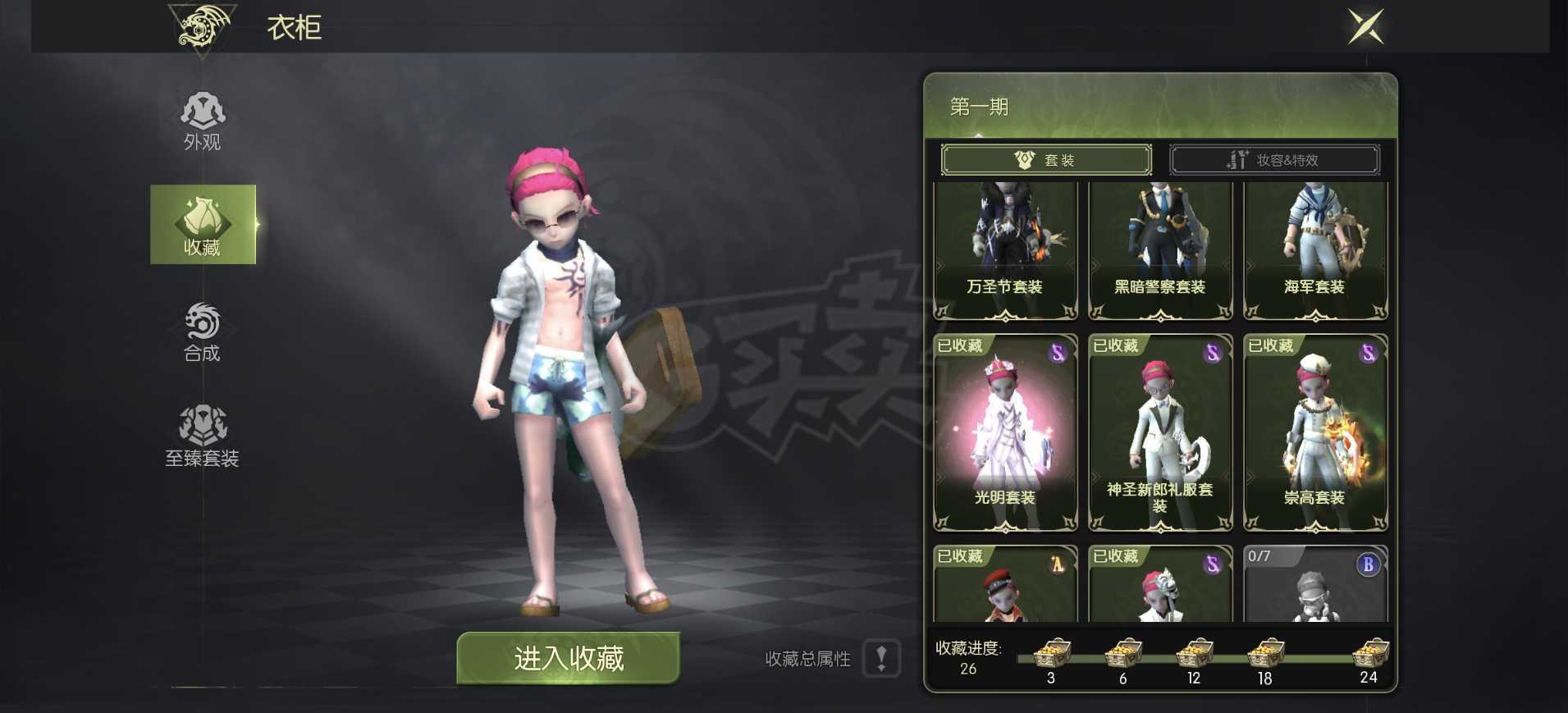Select the 收藏 collection menu entry

click(203, 225)
